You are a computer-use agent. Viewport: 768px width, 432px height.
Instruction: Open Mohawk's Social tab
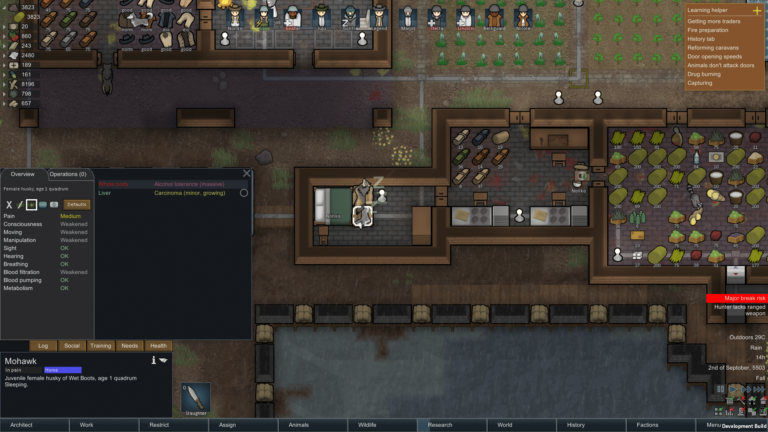pos(72,345)
